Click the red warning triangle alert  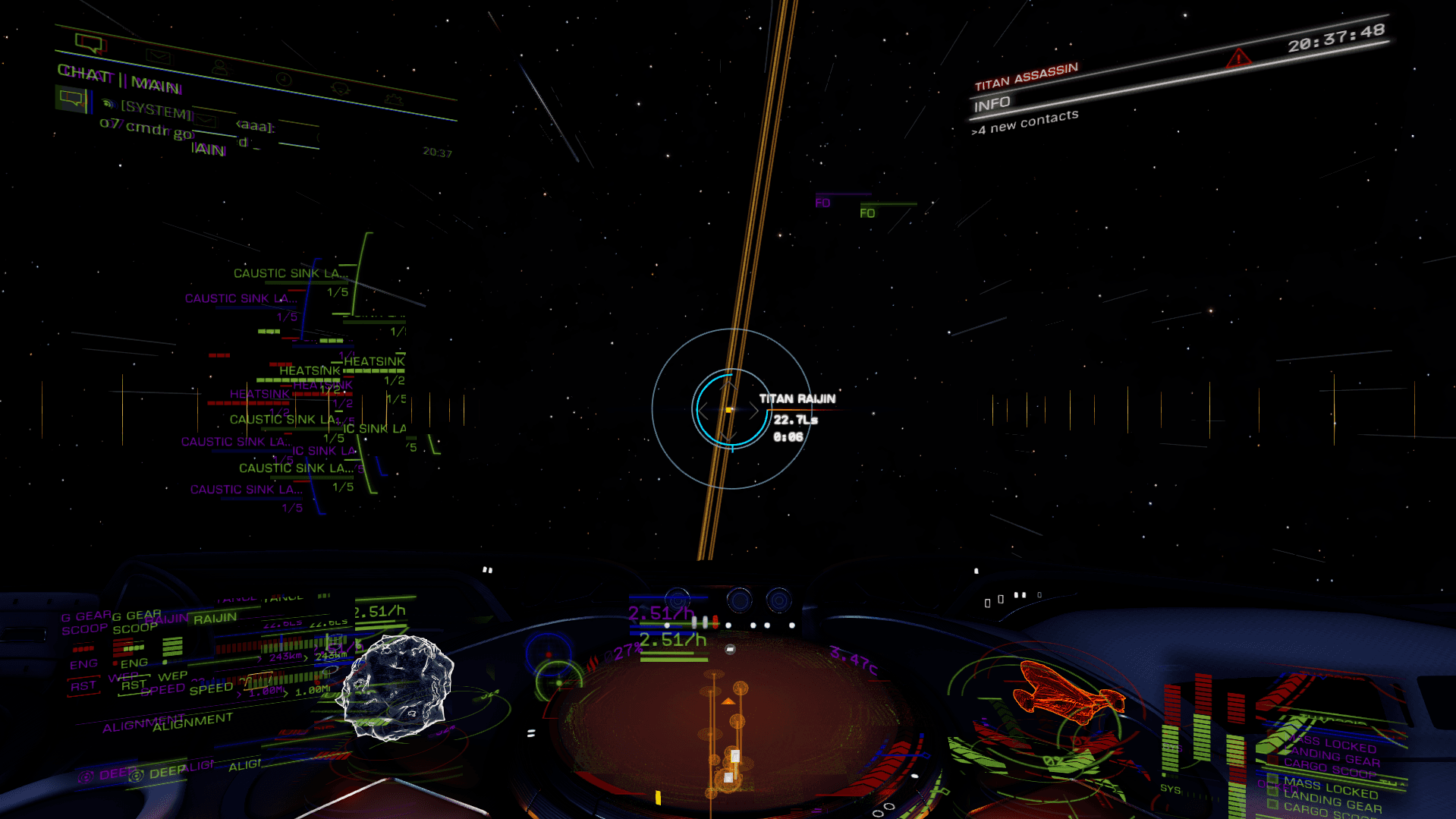pos(1238,58)
